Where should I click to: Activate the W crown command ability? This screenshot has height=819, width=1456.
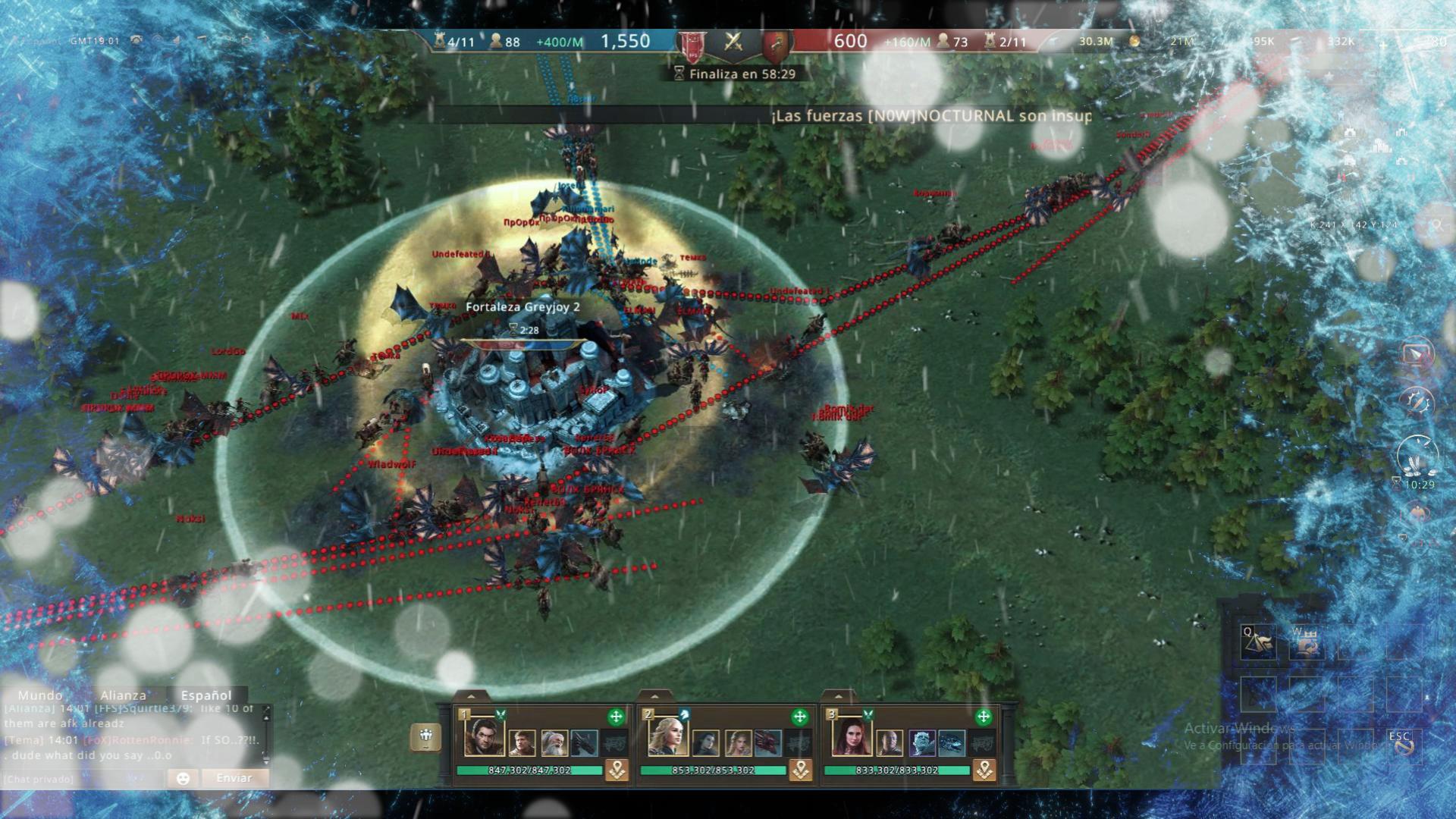(1306, 643)
